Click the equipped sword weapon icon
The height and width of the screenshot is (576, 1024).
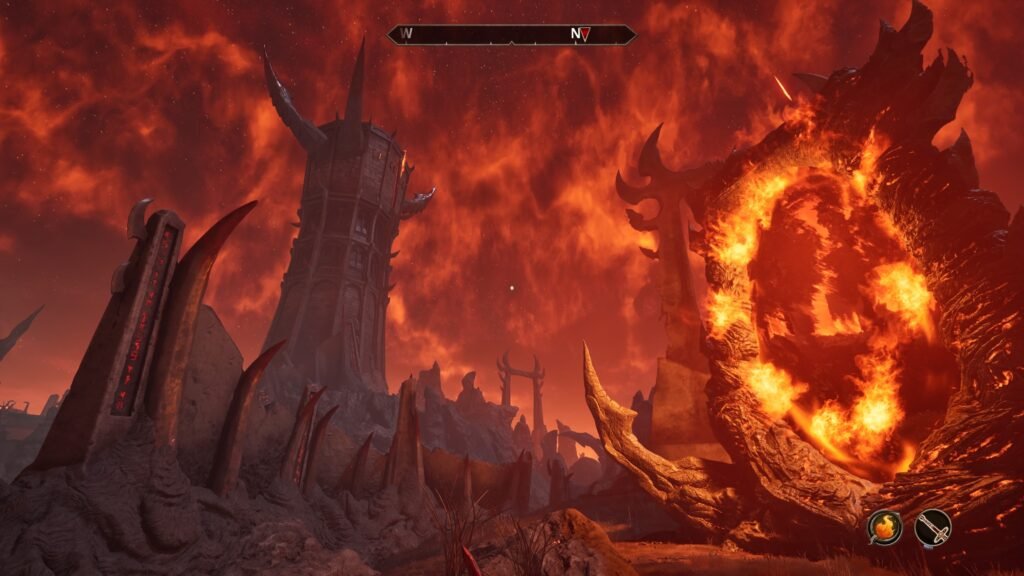pos(932,526)
